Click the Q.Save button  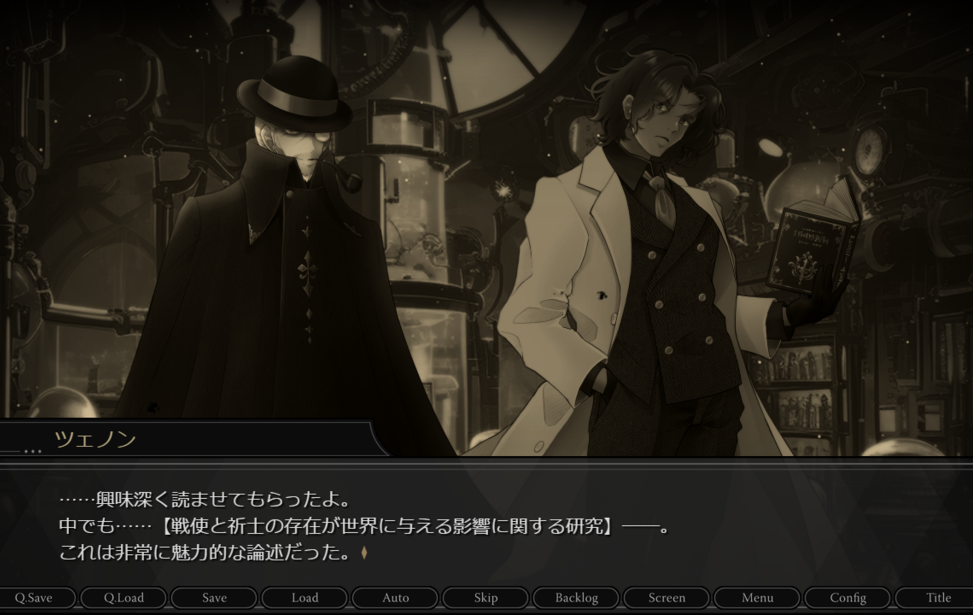coord(34,598)
